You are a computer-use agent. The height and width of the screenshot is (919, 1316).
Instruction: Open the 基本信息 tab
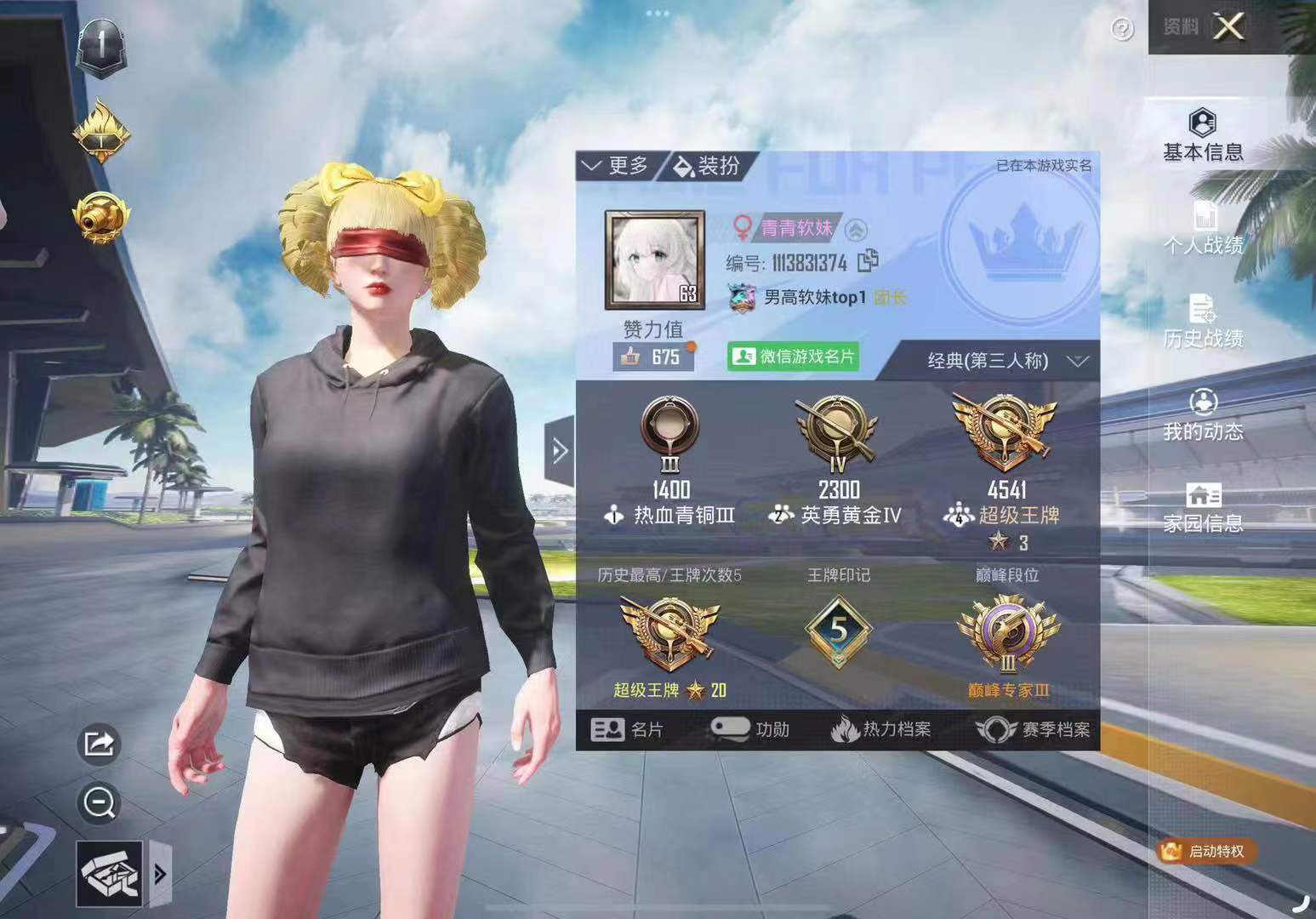pos(1203,135)
